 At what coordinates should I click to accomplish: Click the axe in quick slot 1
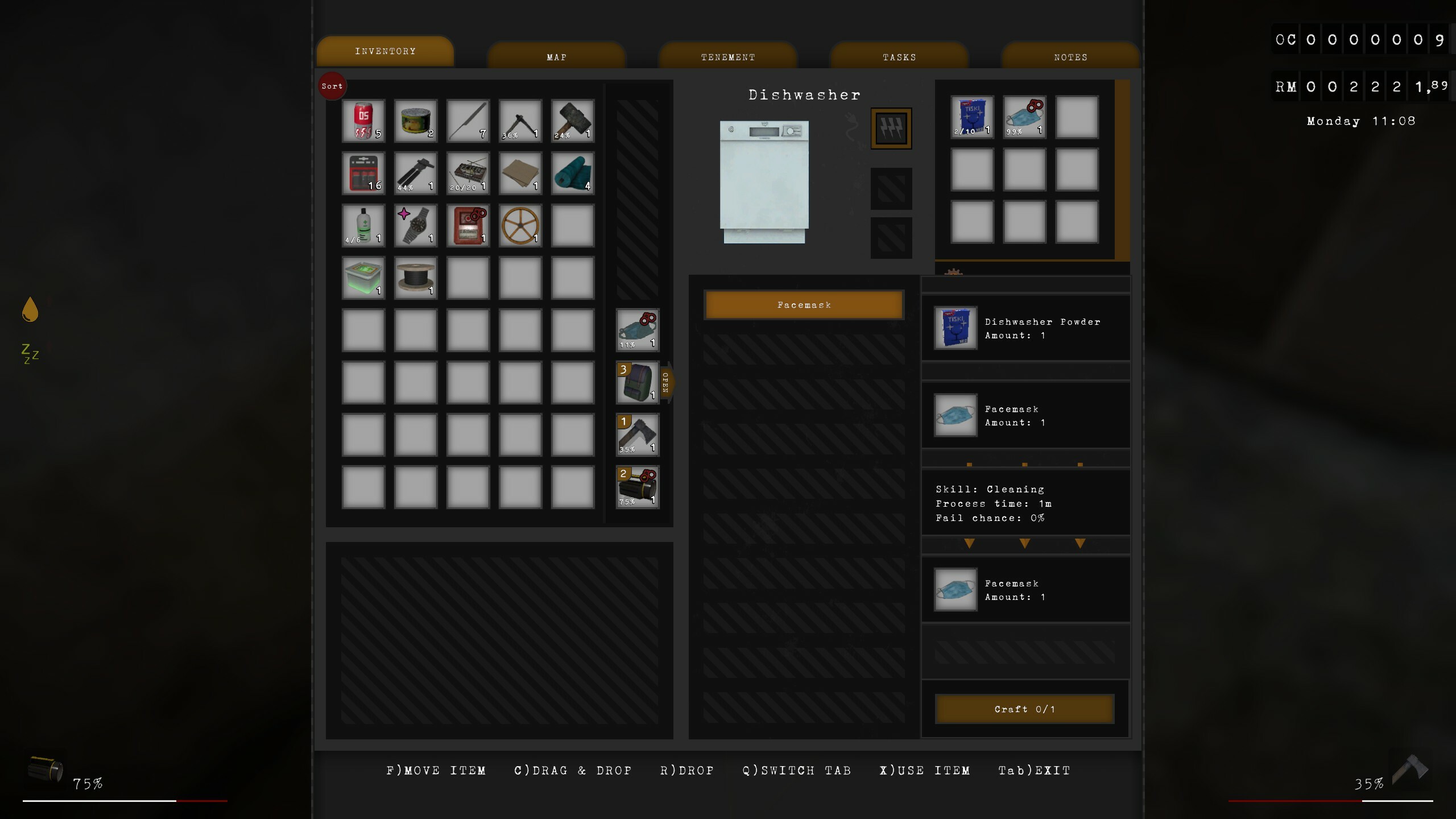tap(637, 435)
